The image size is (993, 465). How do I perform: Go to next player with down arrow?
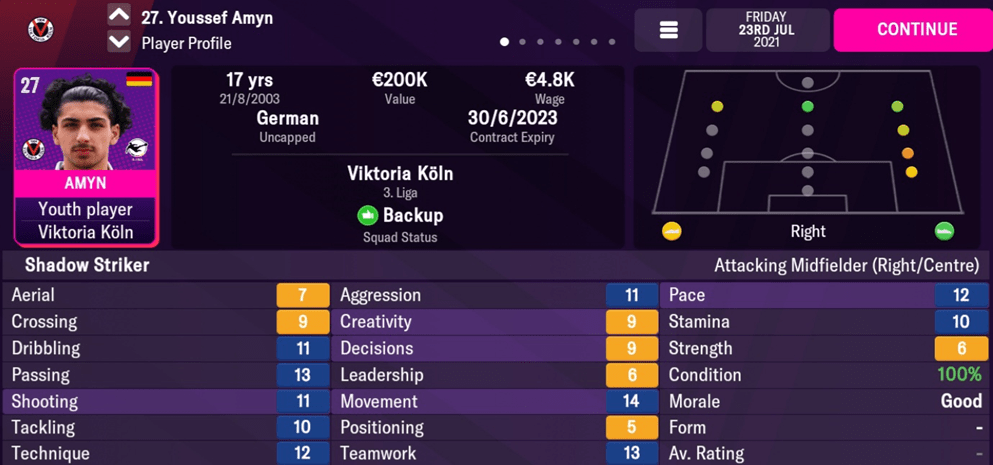pos(119,42)
